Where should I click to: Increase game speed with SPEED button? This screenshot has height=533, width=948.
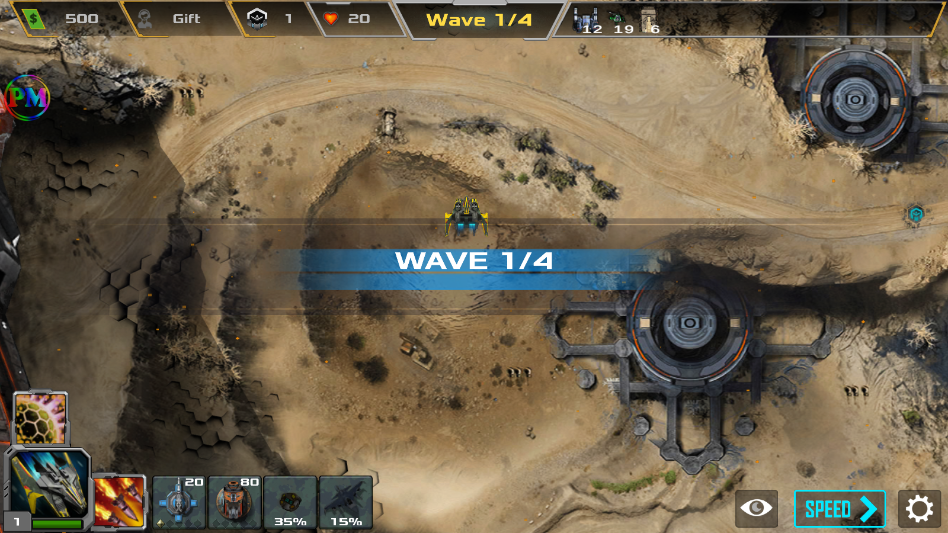point(840,509)
